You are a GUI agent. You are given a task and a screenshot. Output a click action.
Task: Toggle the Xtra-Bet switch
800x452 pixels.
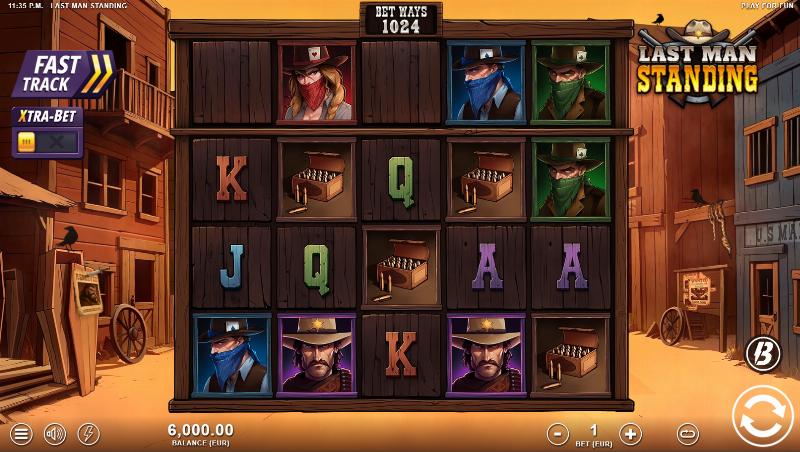click(x=47, y=142)
